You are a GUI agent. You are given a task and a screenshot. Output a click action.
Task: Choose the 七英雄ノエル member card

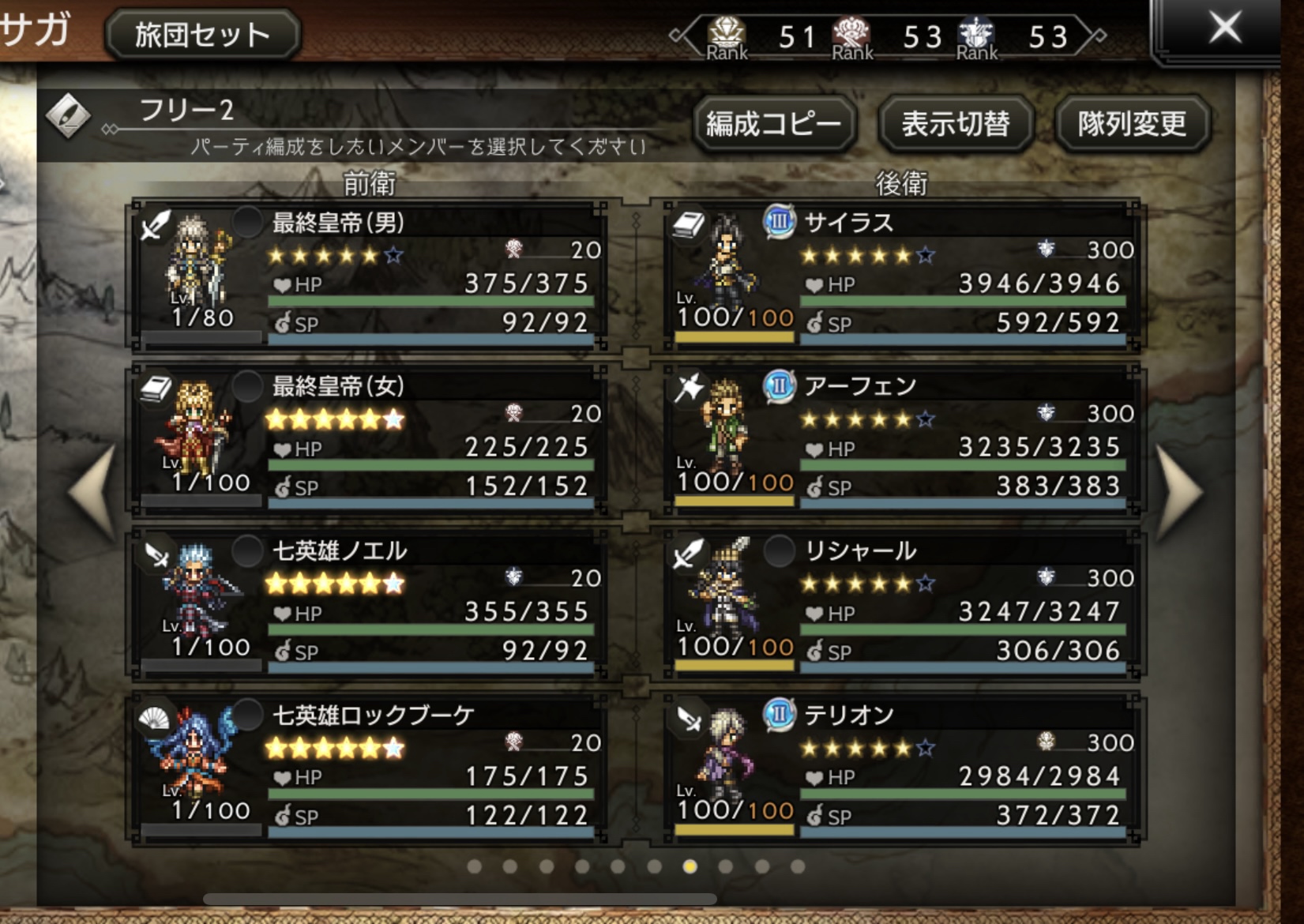(367, 604)
